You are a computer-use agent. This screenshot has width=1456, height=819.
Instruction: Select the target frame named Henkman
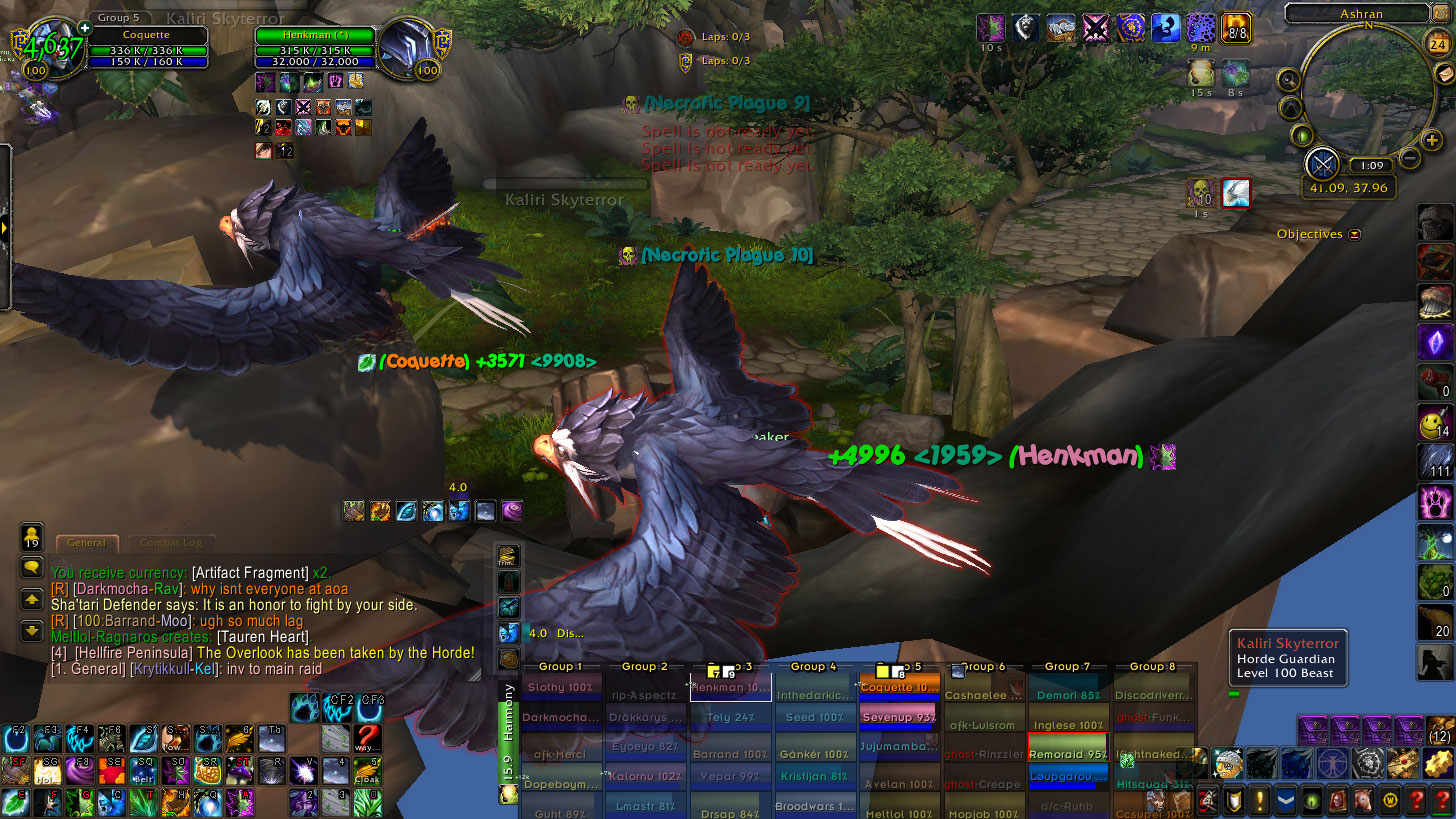tap(314, 36)
